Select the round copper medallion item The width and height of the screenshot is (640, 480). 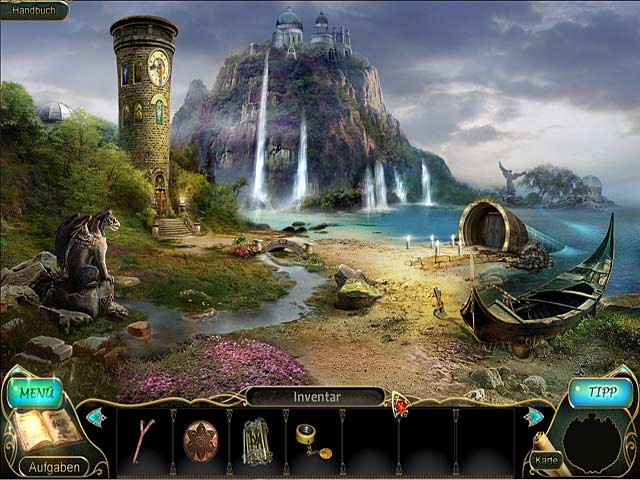200,440
